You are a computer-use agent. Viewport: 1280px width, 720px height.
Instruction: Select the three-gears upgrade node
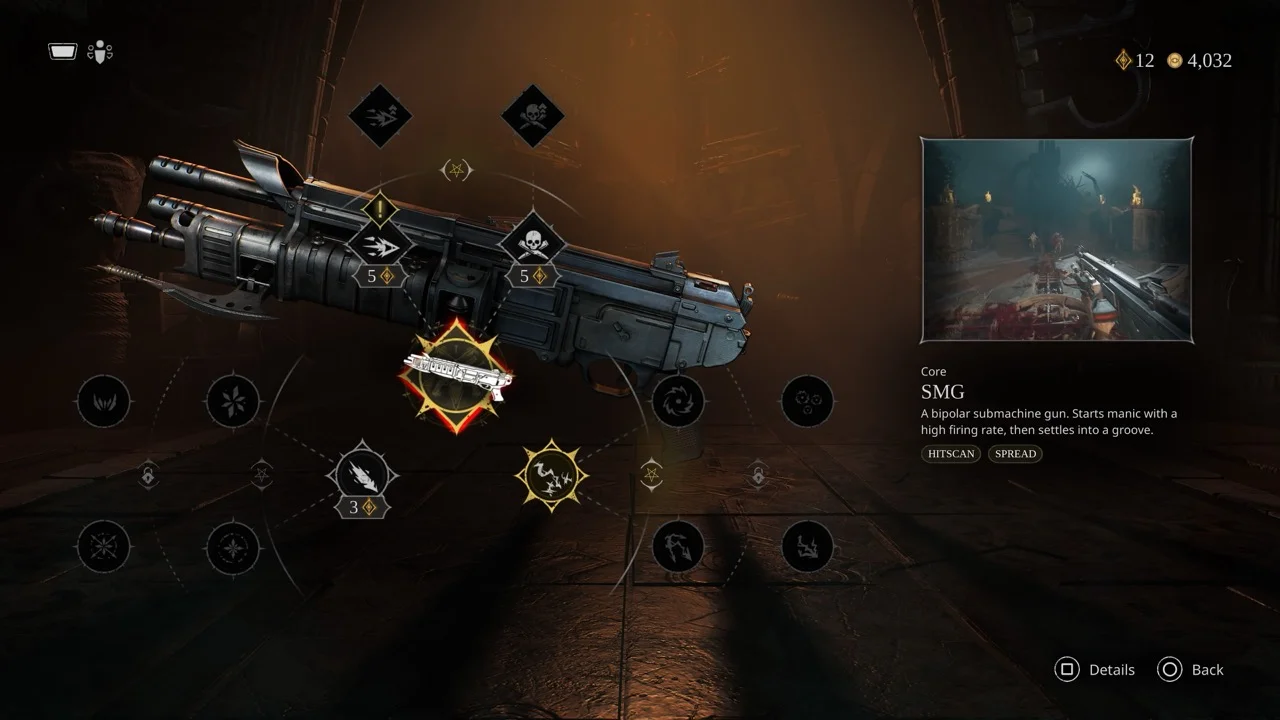[x=807, y=402]
